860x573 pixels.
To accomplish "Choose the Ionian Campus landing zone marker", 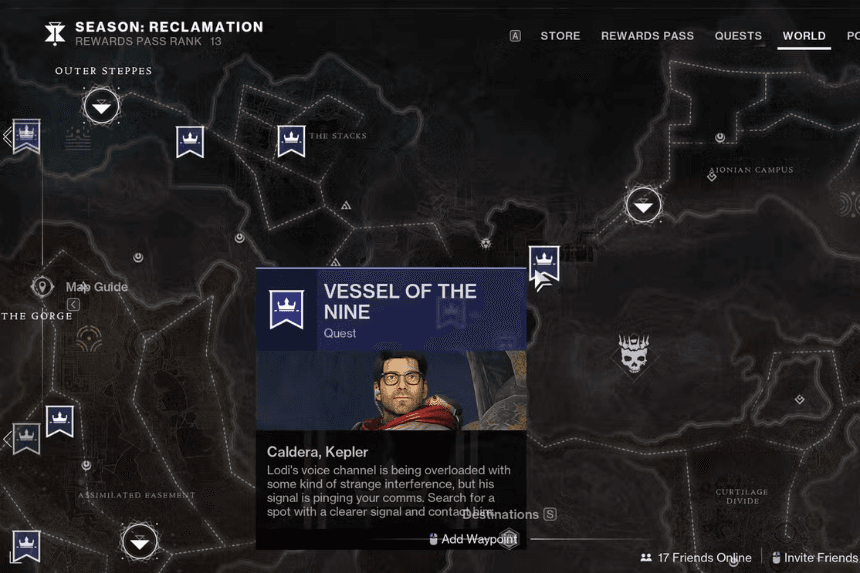I will coord(644,206).
